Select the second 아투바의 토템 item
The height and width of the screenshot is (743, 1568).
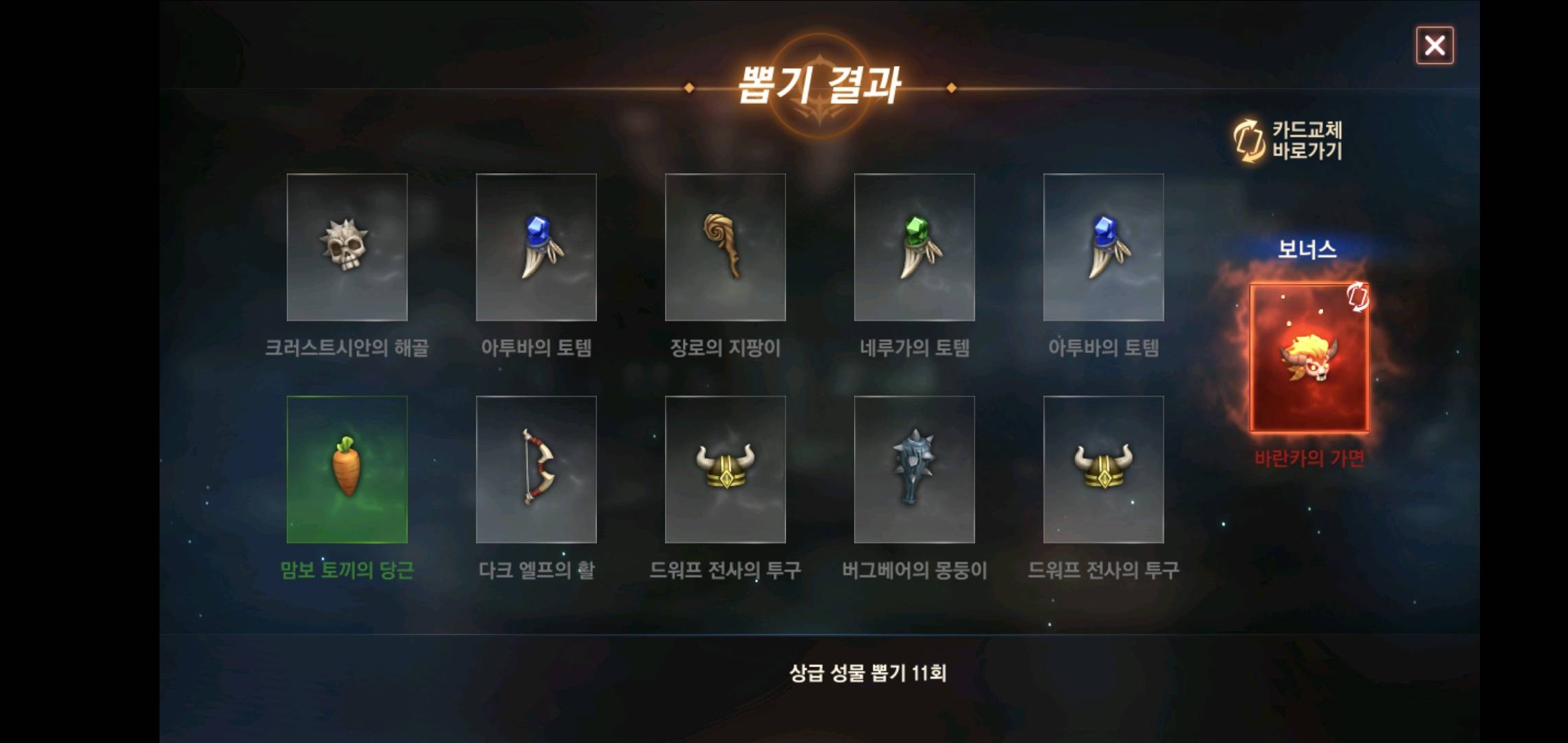coord(1104,249)
